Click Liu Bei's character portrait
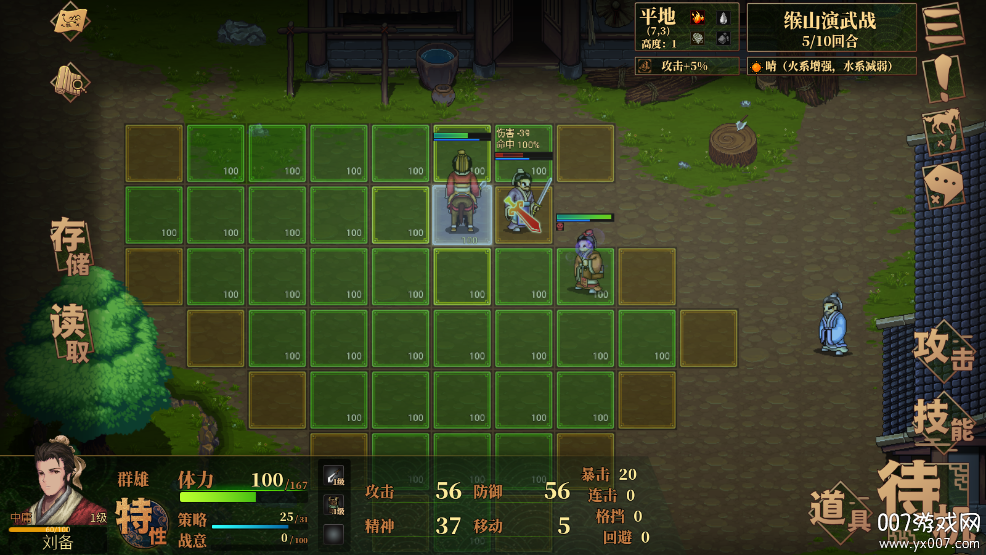Viewport: 986px width, 555px height. coord(62,490)
